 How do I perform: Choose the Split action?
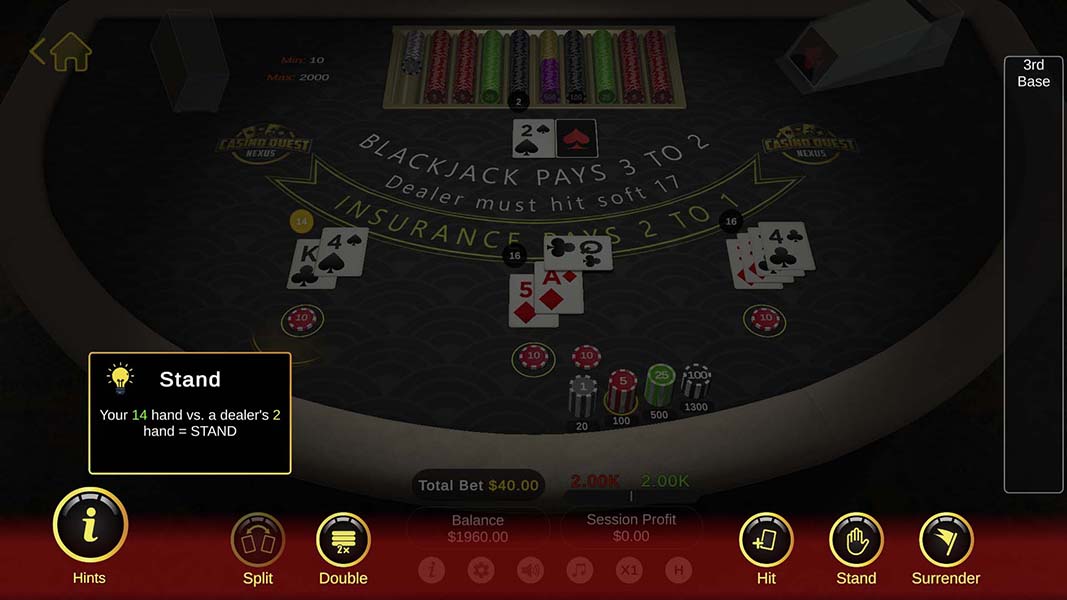point(257,541)
